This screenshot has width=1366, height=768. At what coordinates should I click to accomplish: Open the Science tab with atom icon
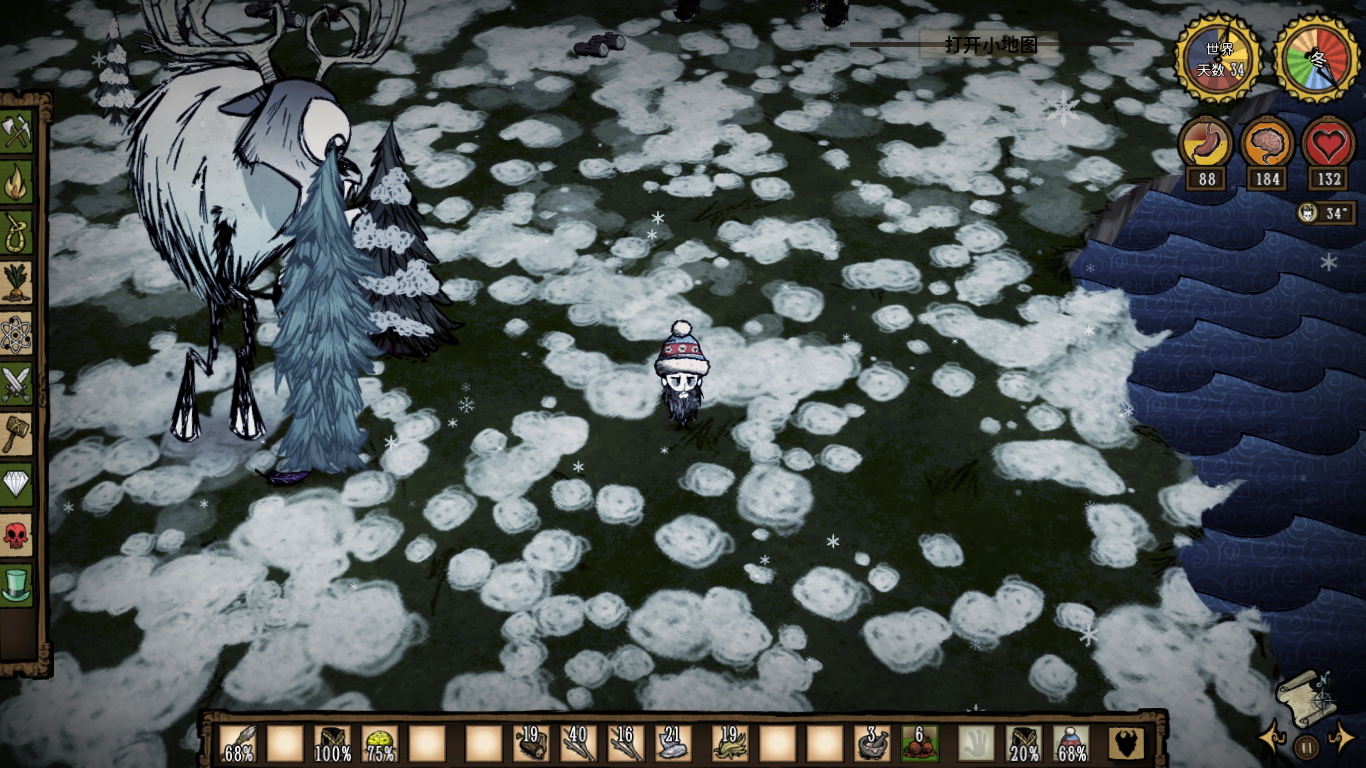point(17,334)
